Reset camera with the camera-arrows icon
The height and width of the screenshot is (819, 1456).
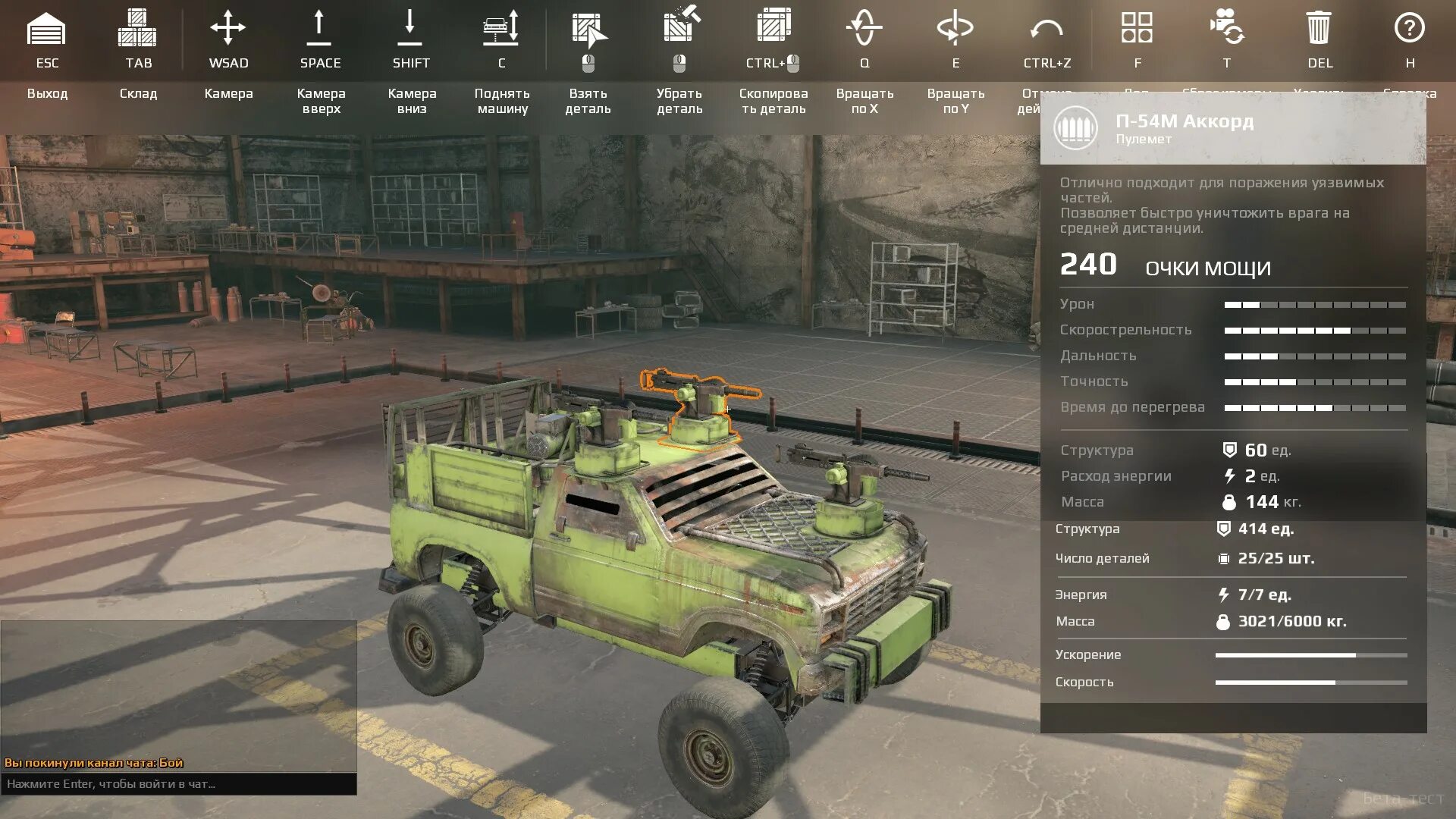point(1226,27)
